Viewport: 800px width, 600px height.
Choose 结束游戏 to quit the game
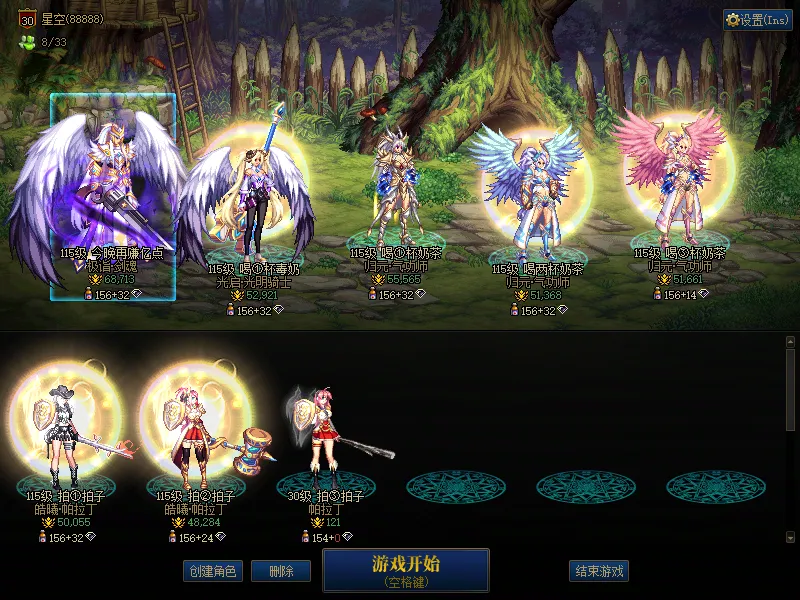(x=599, y=571)
